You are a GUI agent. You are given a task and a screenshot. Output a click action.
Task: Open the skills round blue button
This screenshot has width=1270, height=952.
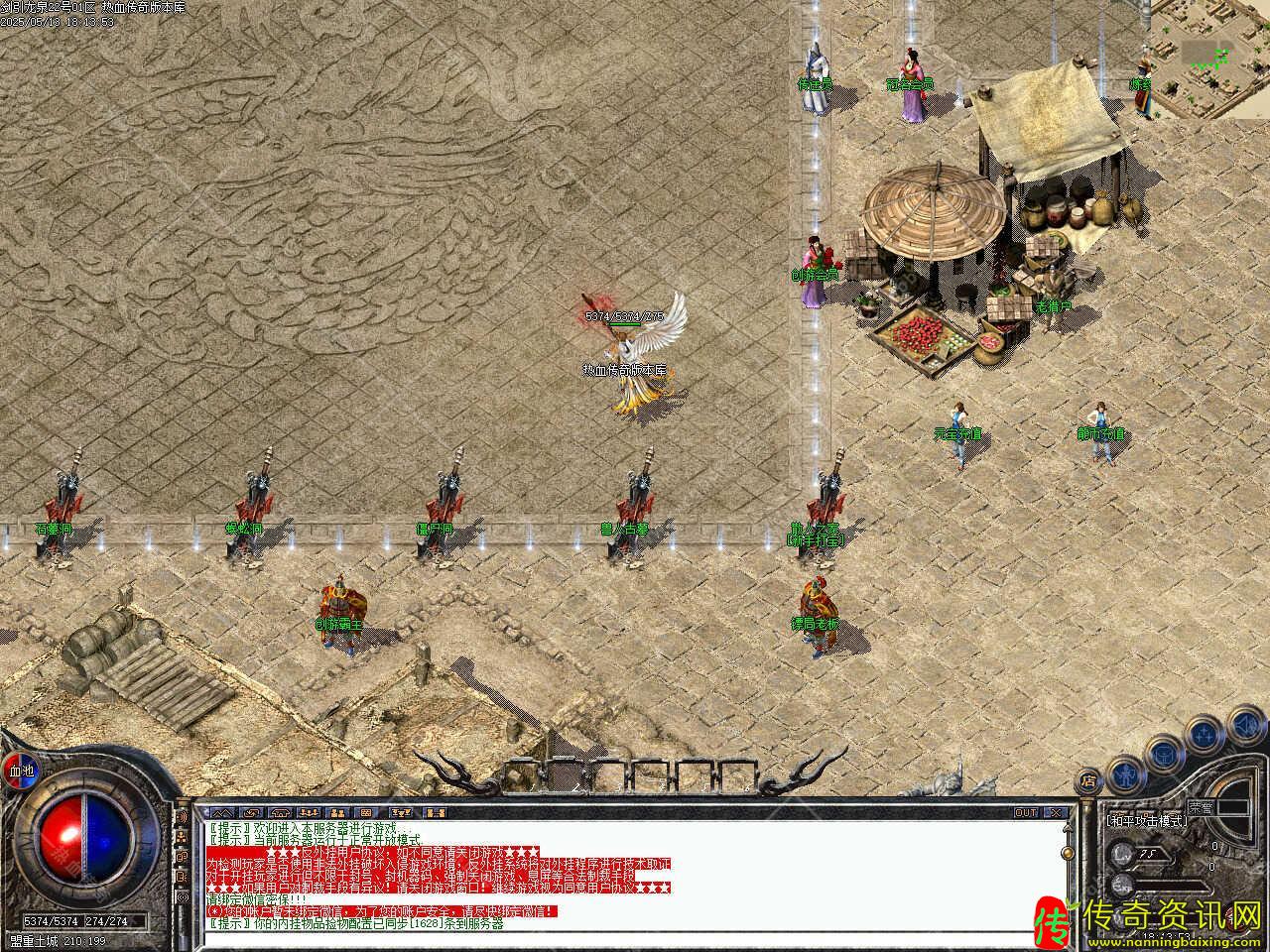click(x=1205, y=735)
